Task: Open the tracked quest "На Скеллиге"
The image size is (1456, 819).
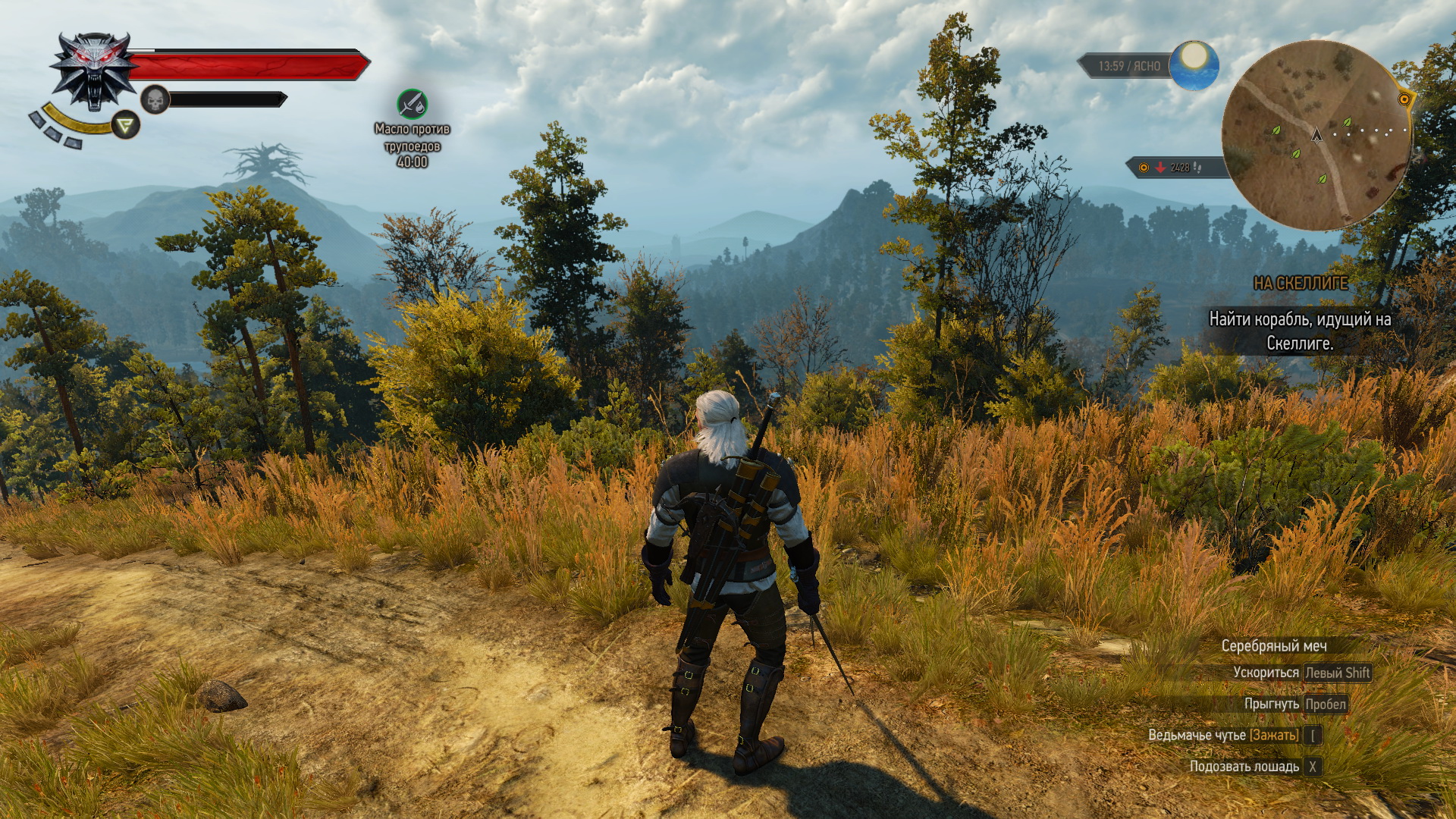Action: point(1300,284)
